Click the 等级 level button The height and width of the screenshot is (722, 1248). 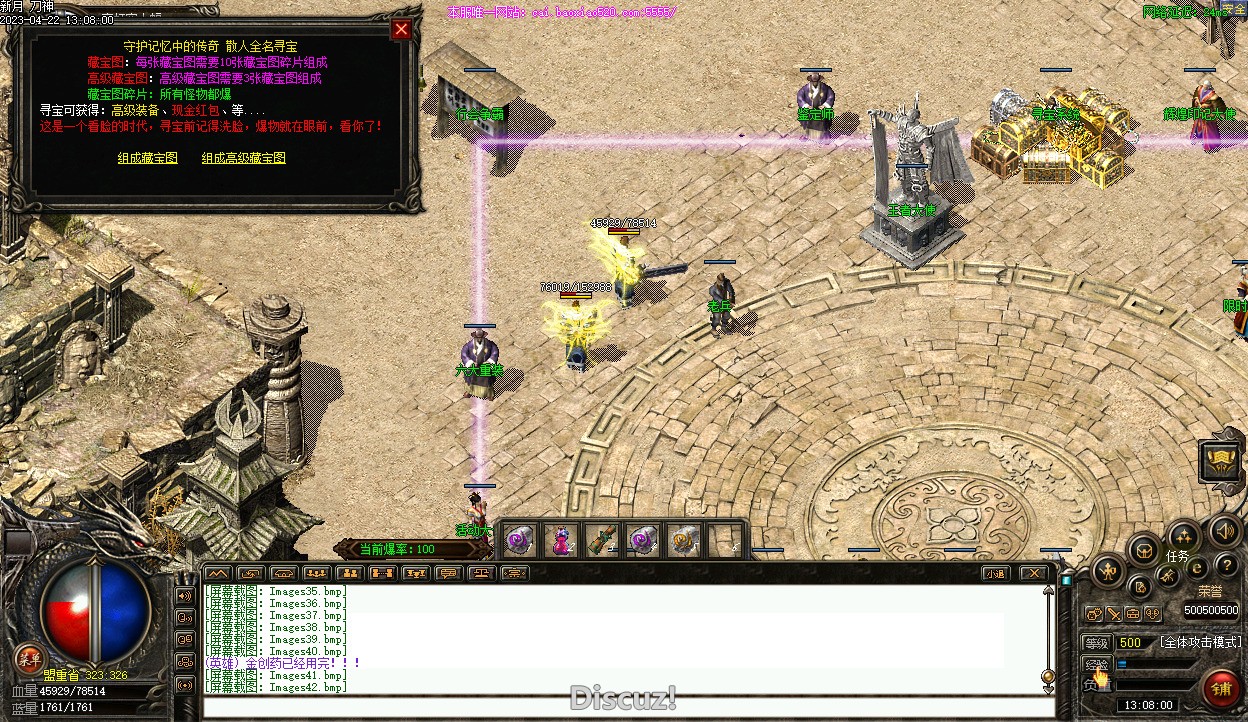(x=1097, y=643)
